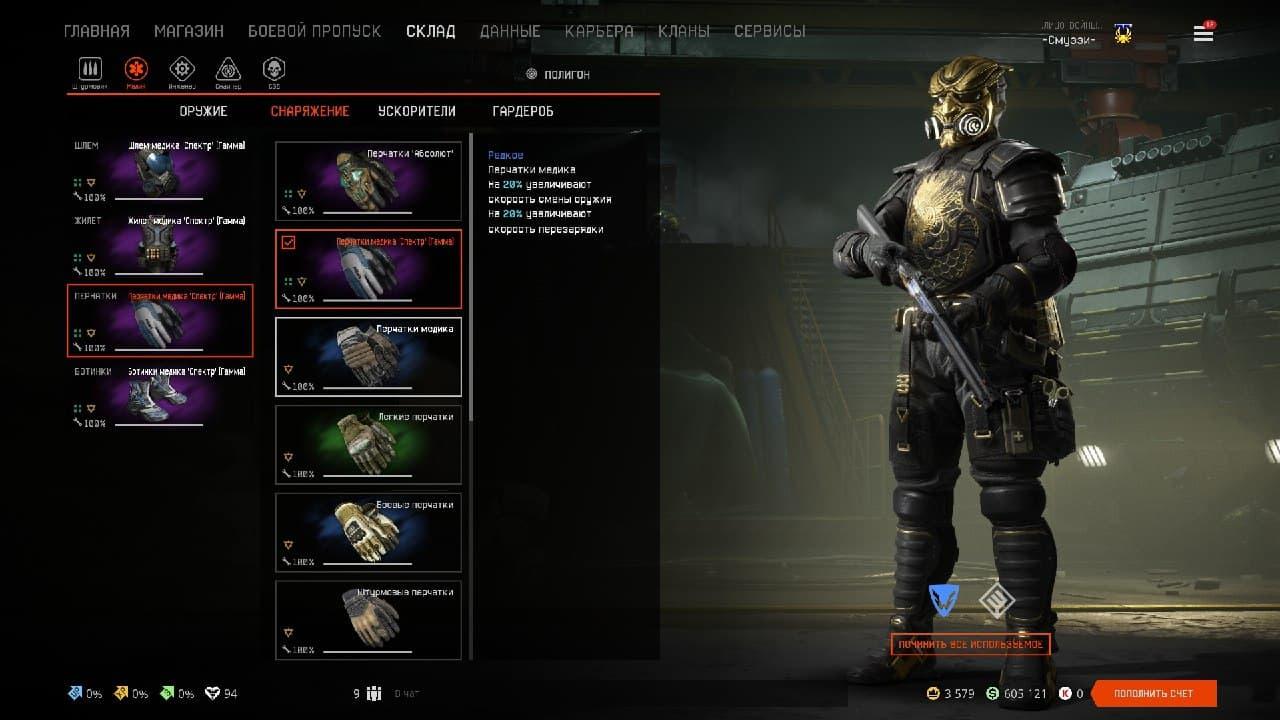Go to the Магазин shop
This screenshot has height=720, width=1280.
pyautogui.click(x=189, y=31)
